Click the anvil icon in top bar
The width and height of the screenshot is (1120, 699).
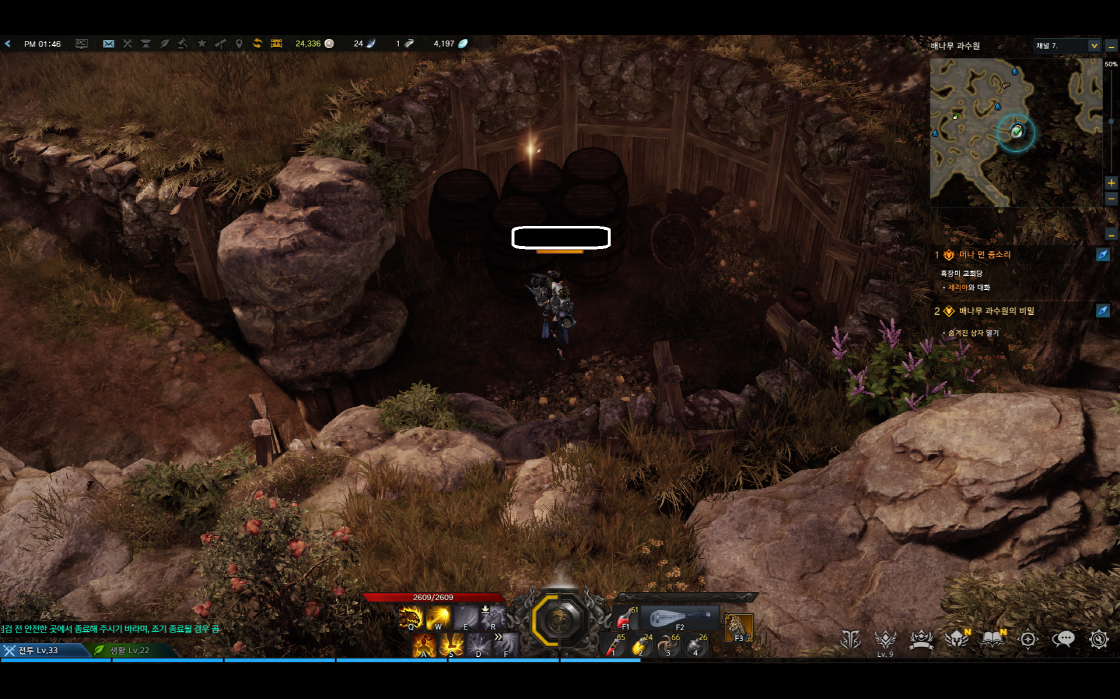(x=146, y=44)
